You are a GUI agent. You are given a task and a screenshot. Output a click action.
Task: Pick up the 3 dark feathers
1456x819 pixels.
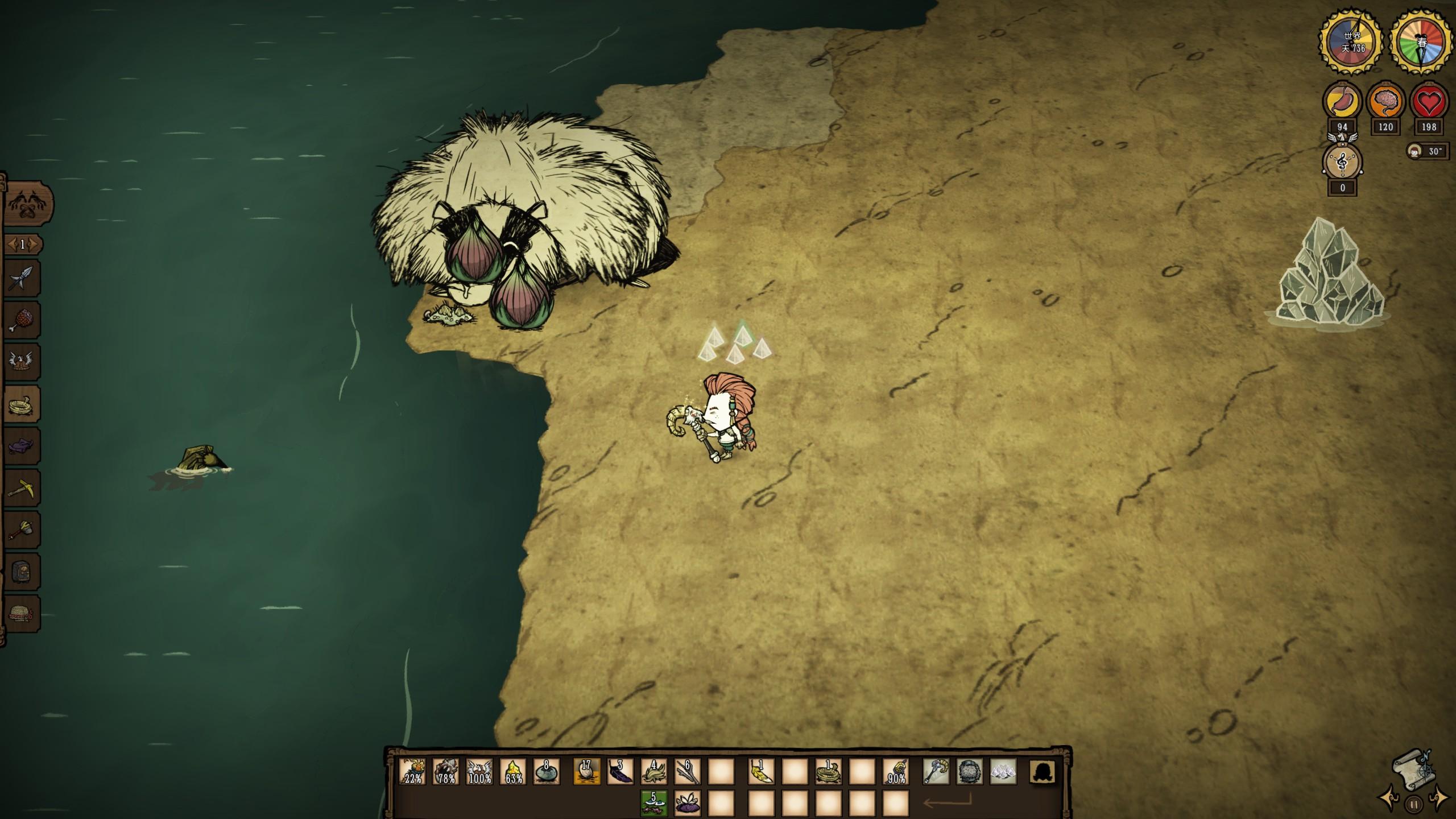[x=620, y=772]
